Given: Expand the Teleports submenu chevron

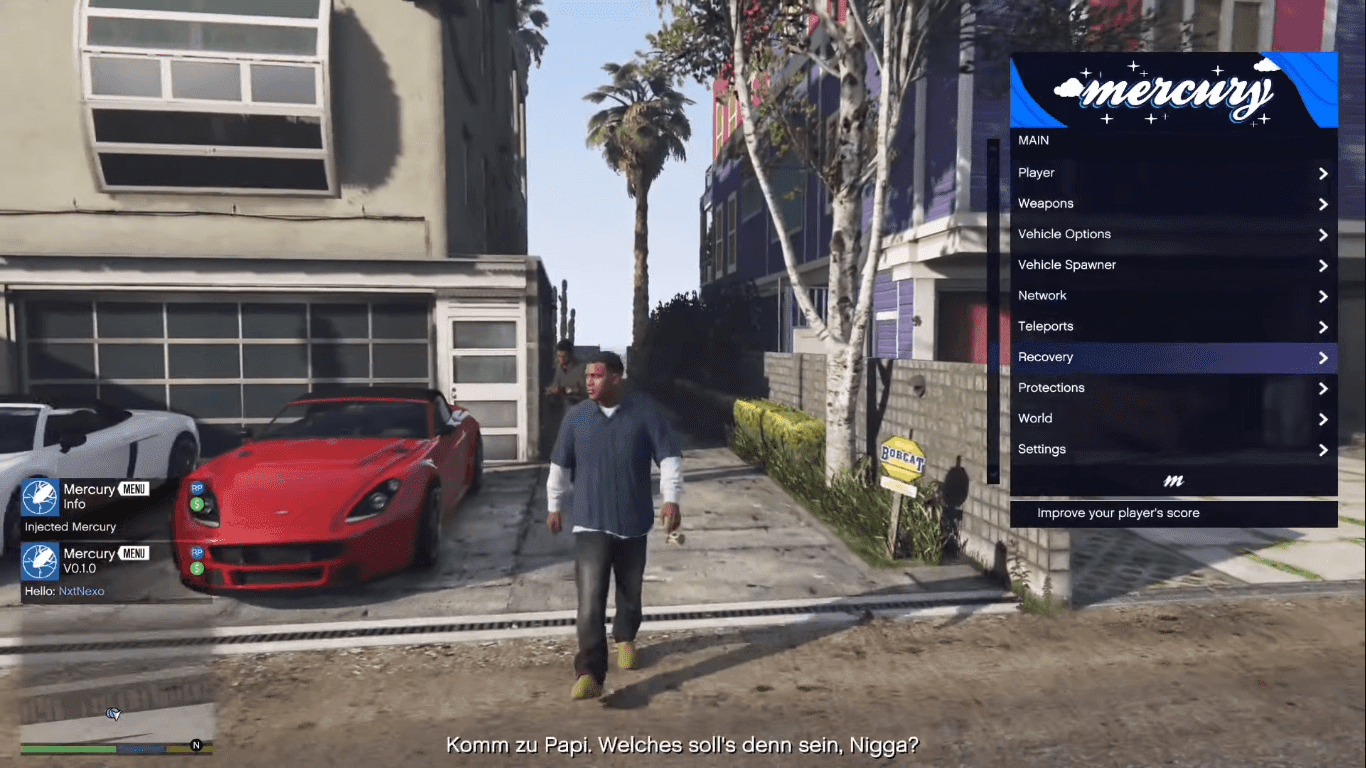Looking at the screenshot, I should (x=1323, y=326).
